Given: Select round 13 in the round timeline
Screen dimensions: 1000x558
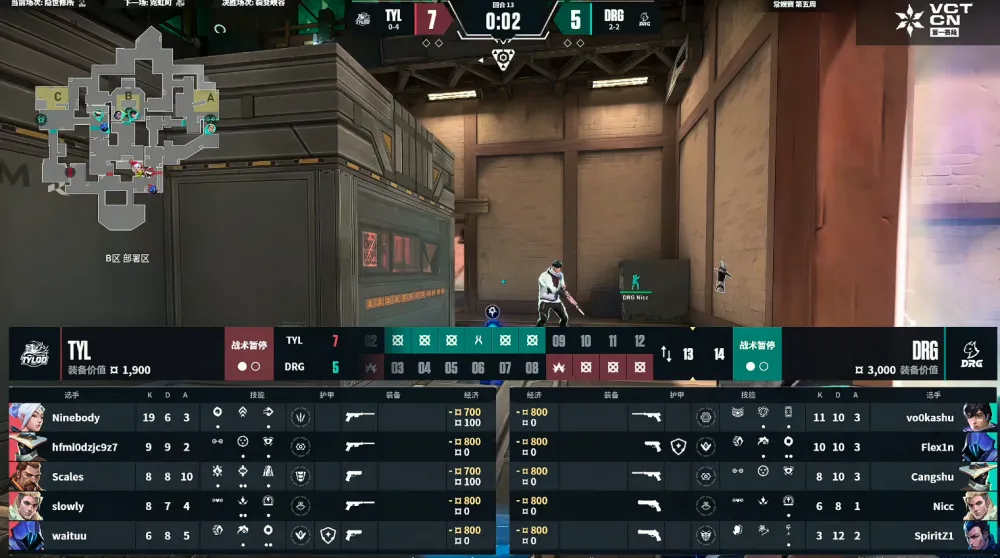Looking at the screenshot, I should click(x=688, y=354).
